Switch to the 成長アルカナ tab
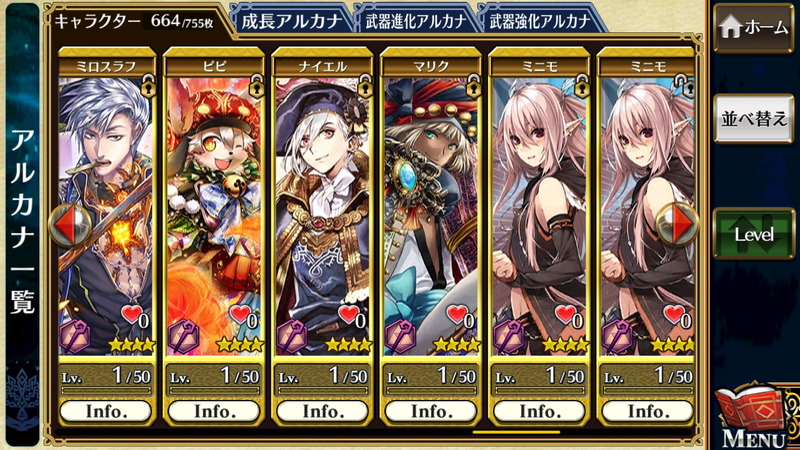The height and width of the screenshot is (450, 800). click(x=291, y=19)
